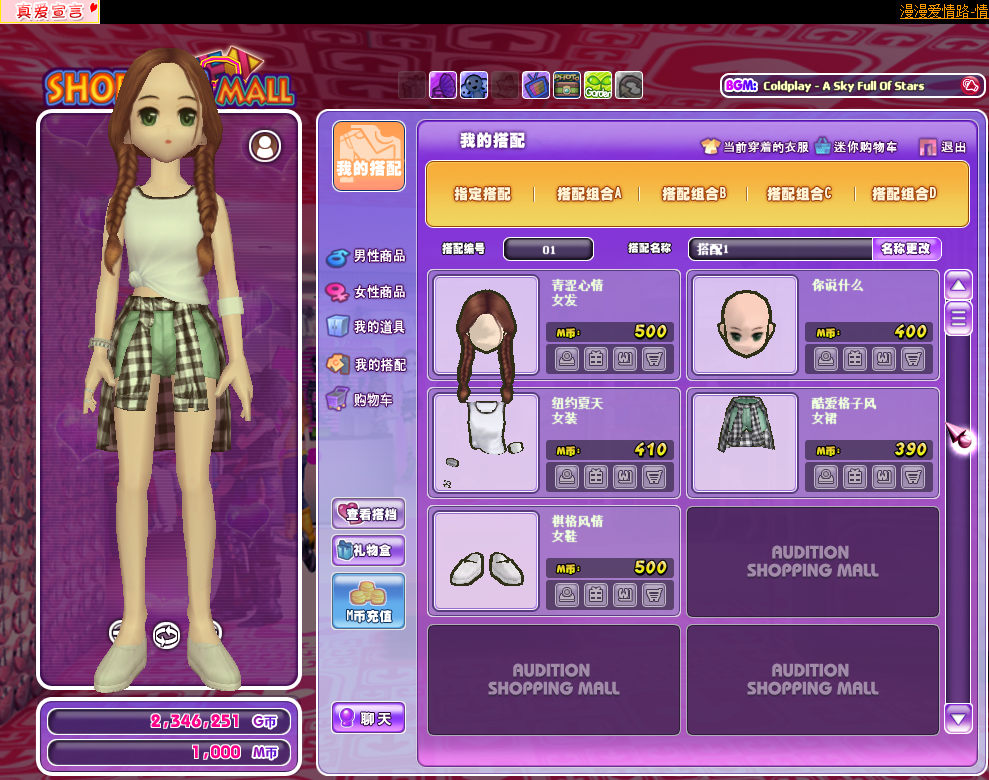Switch to the 指定搭配 tab
This screenshot has height=780, width=989.
click(x=483, y=194)
